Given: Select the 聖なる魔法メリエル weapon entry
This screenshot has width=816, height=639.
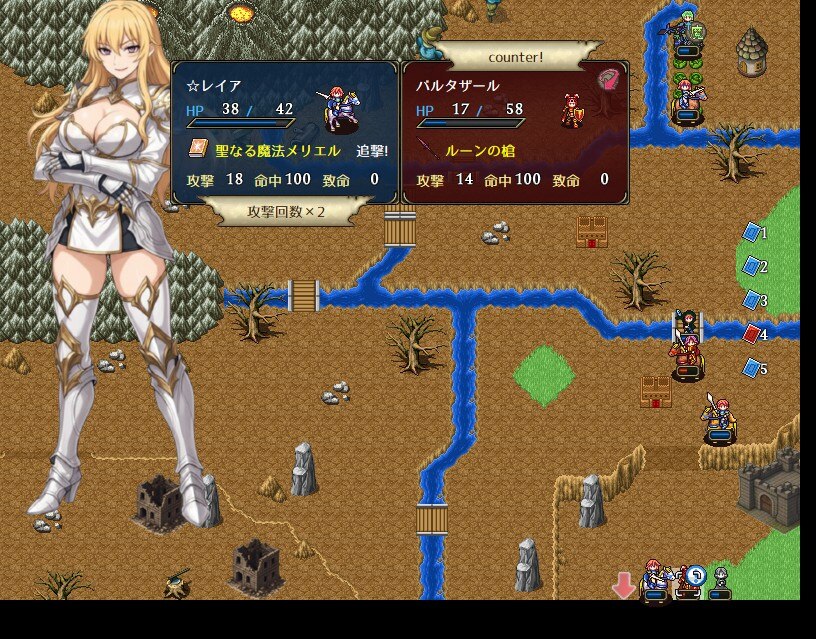Looking at the screenshot, I should pyautogui.click(x=265, y=150).
